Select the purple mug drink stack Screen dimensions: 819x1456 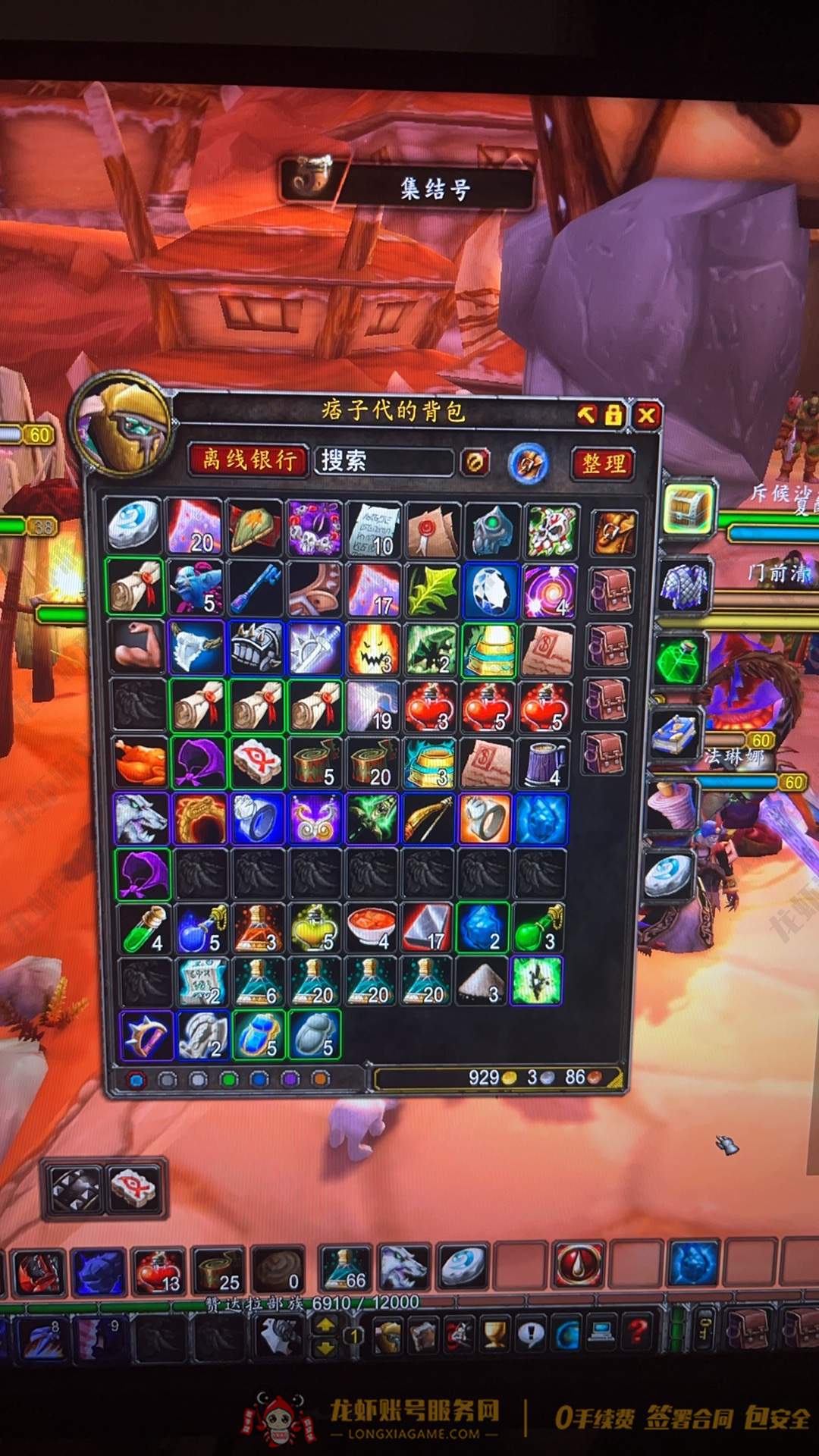tap(546, 762)
